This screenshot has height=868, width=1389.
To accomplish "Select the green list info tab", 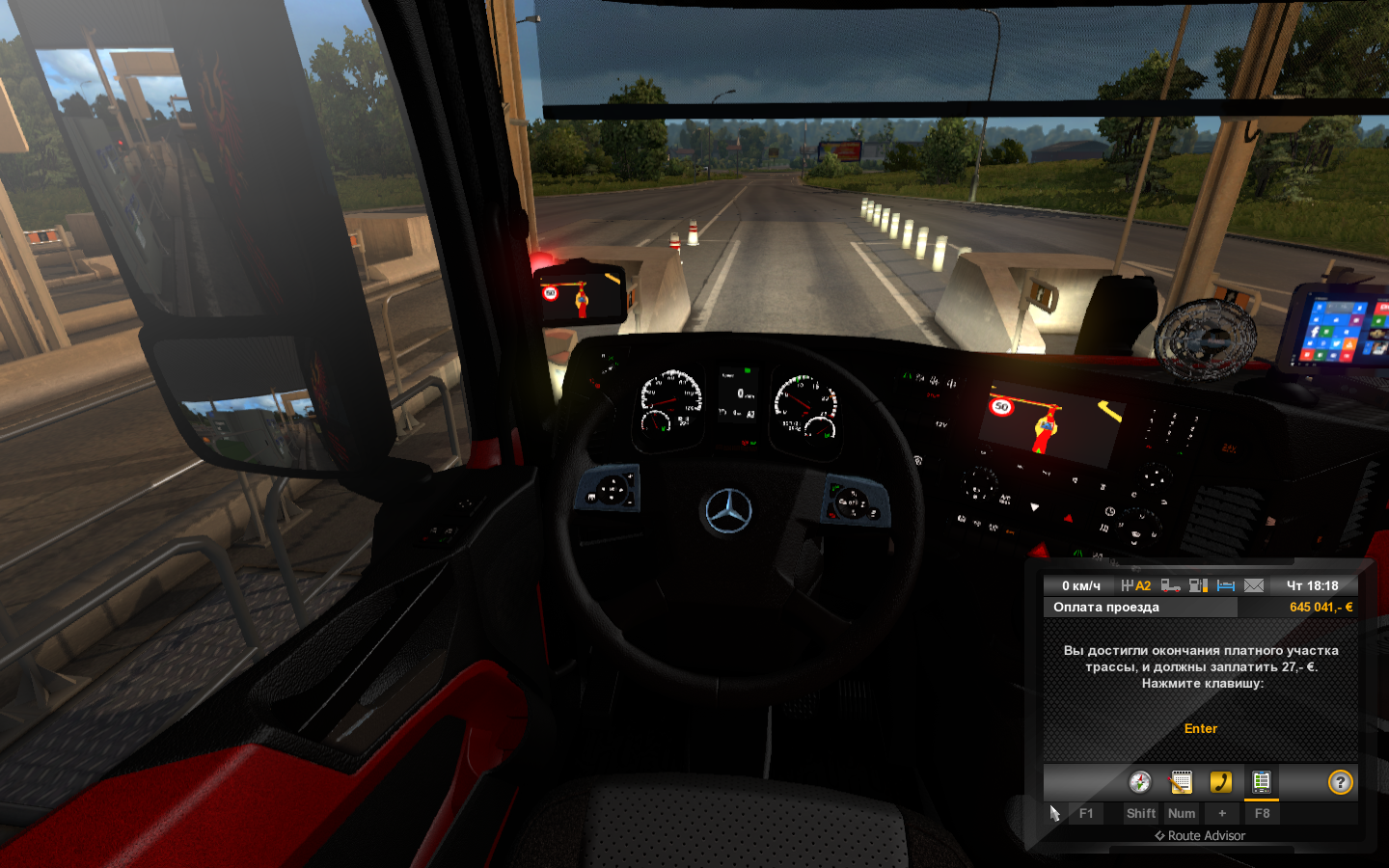I will click(x=1261, y=782).
